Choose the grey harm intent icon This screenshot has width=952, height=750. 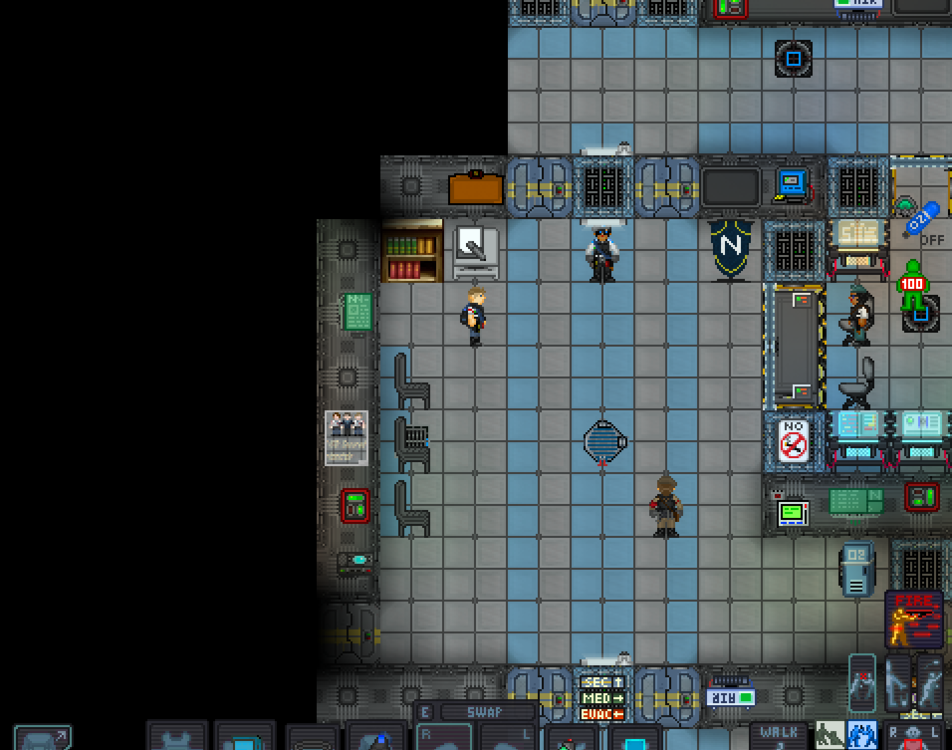830,736
